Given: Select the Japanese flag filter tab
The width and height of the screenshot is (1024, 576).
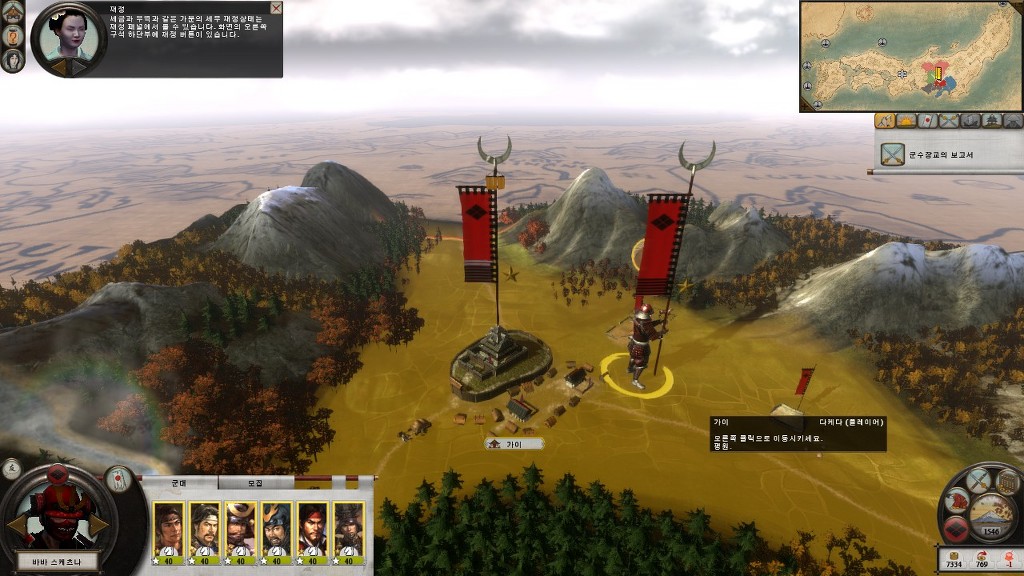Looking at the screenshot, I should pyautogui.click(x=928, y=121).
